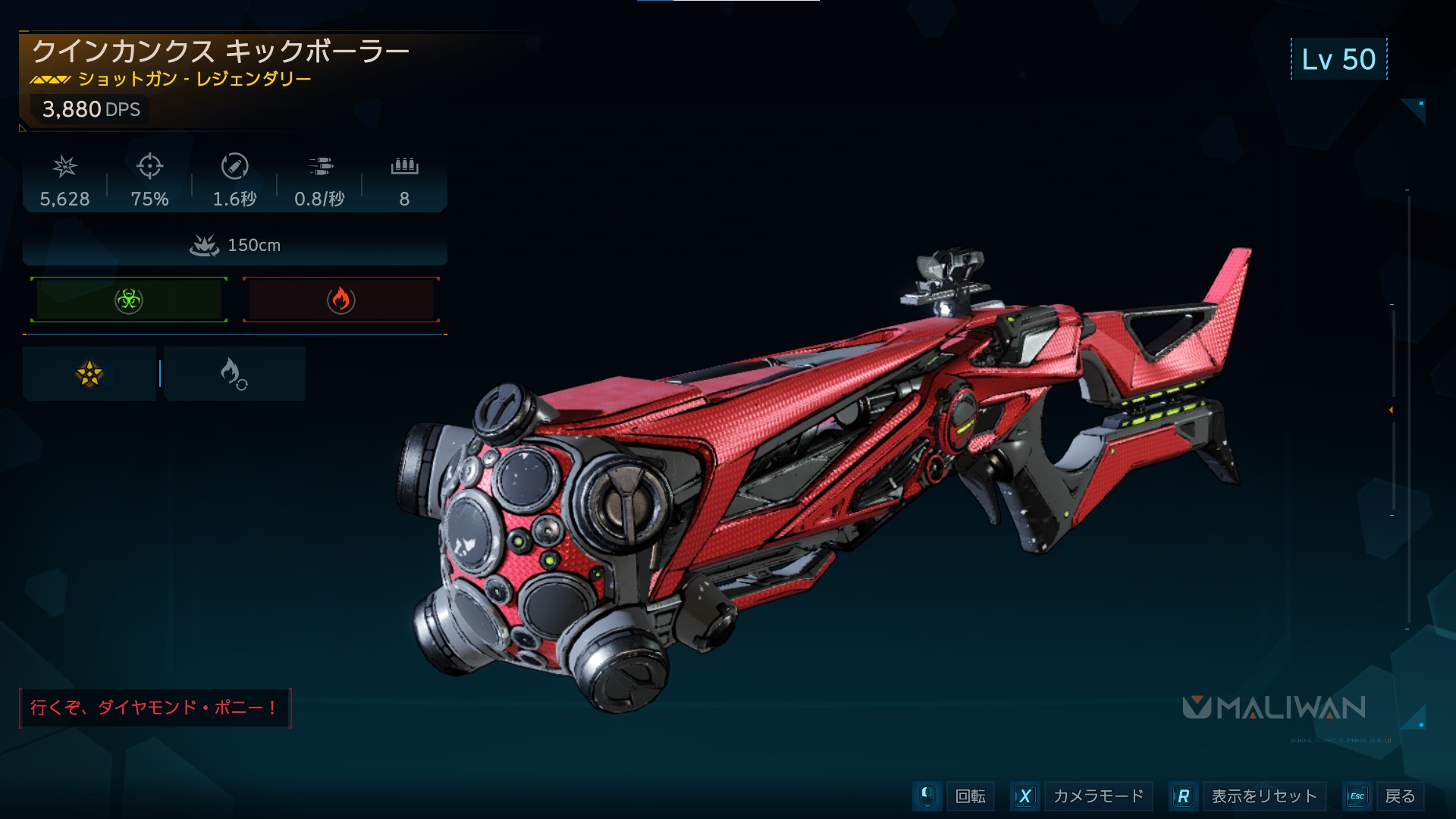Viewport: 1456px width, 819px height.
Task: Go back with the 戻る button
Action: point(1399,796)
